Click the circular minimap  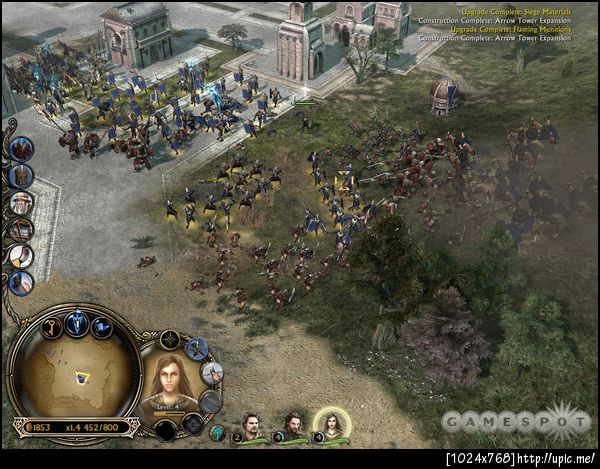(73, 377)
